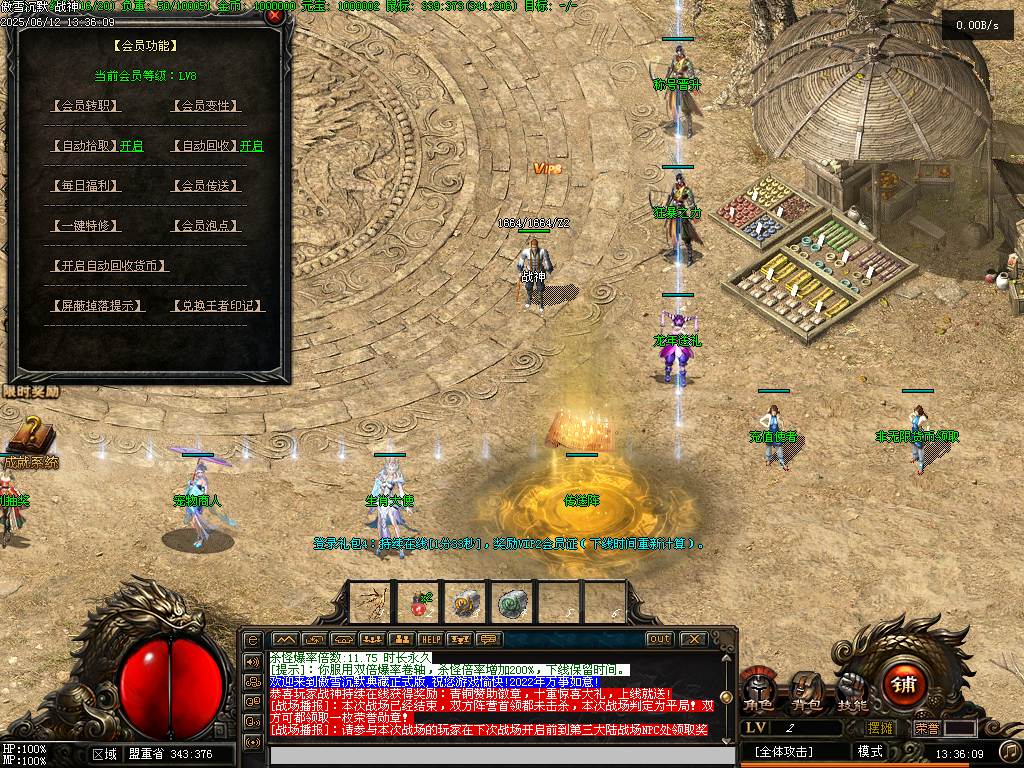Viewport: 1024px width, 768px height.
Task: Select the 会员变性 option
Action: click(x=206, y=106)
